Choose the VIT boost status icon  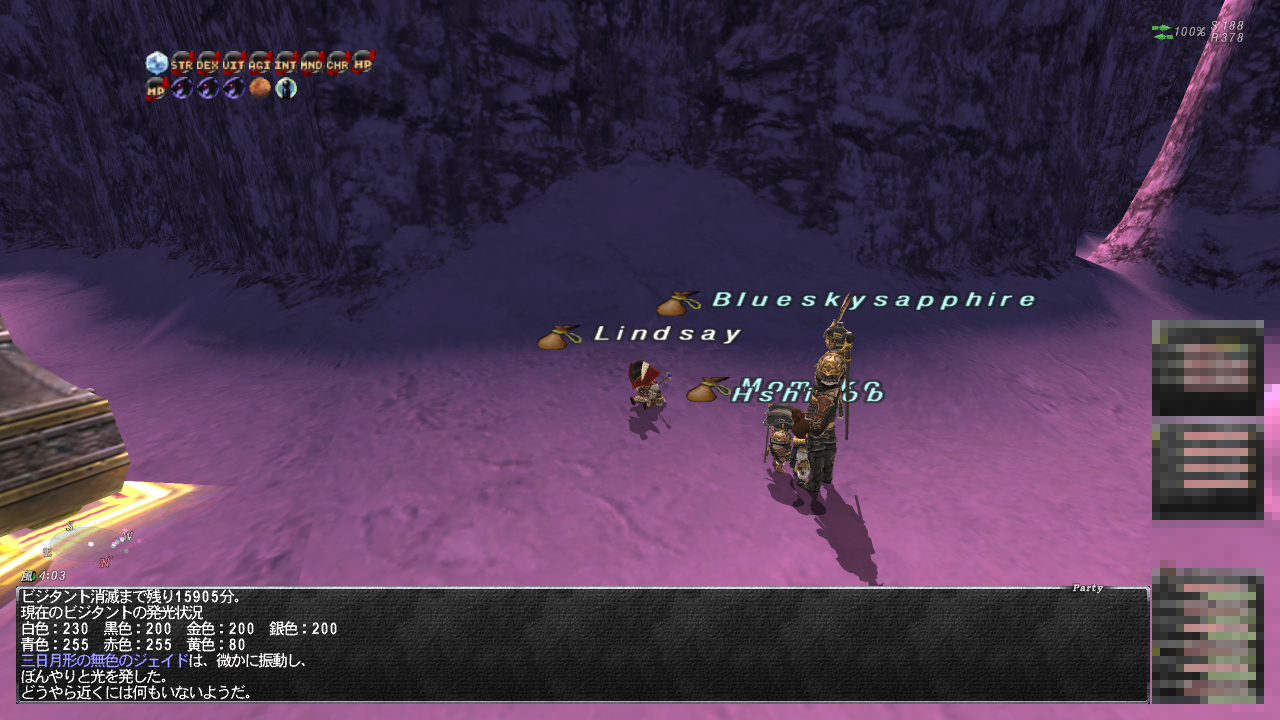(x=234, y=63)
